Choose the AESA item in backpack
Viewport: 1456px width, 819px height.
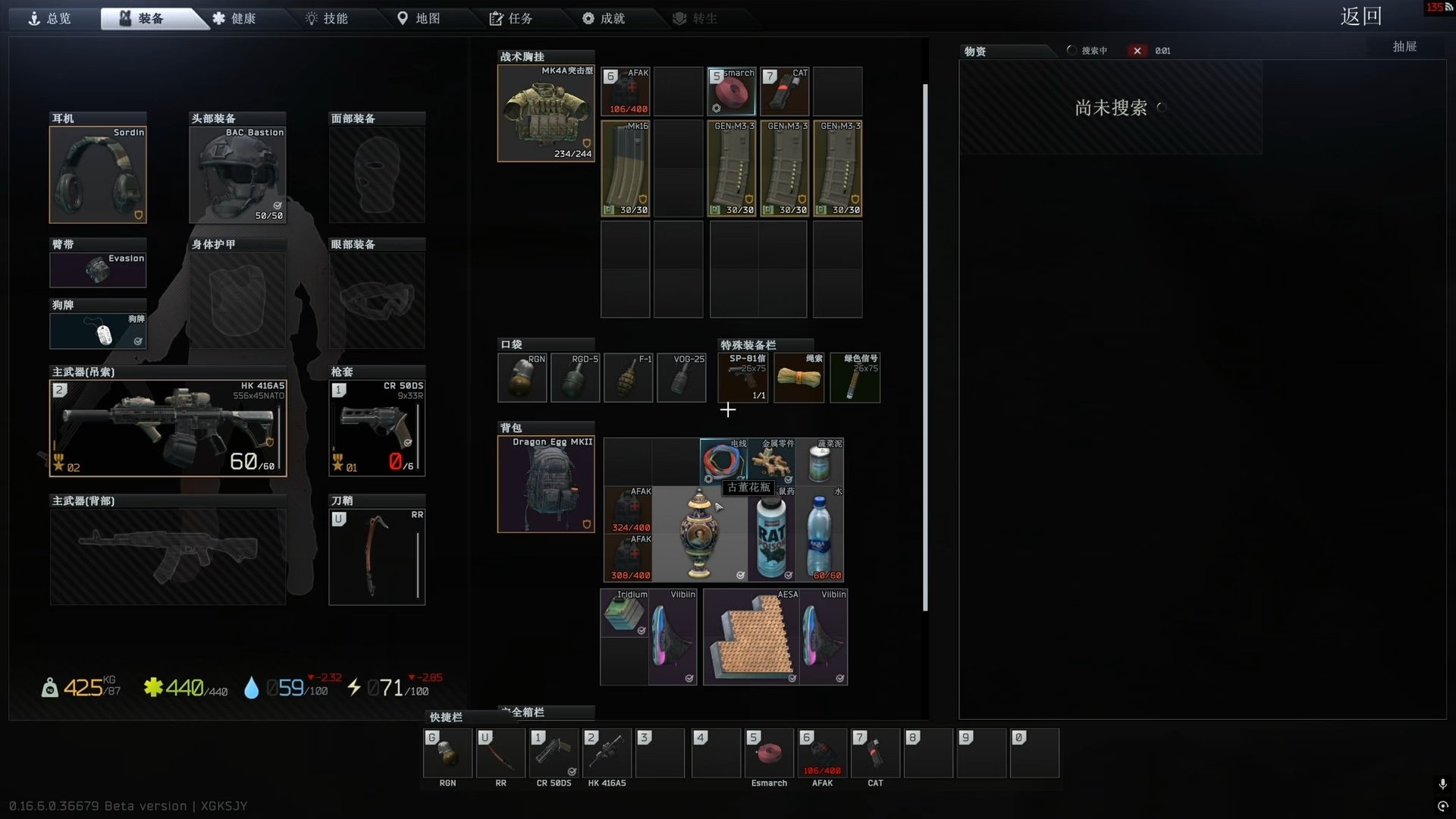point(751,638)
